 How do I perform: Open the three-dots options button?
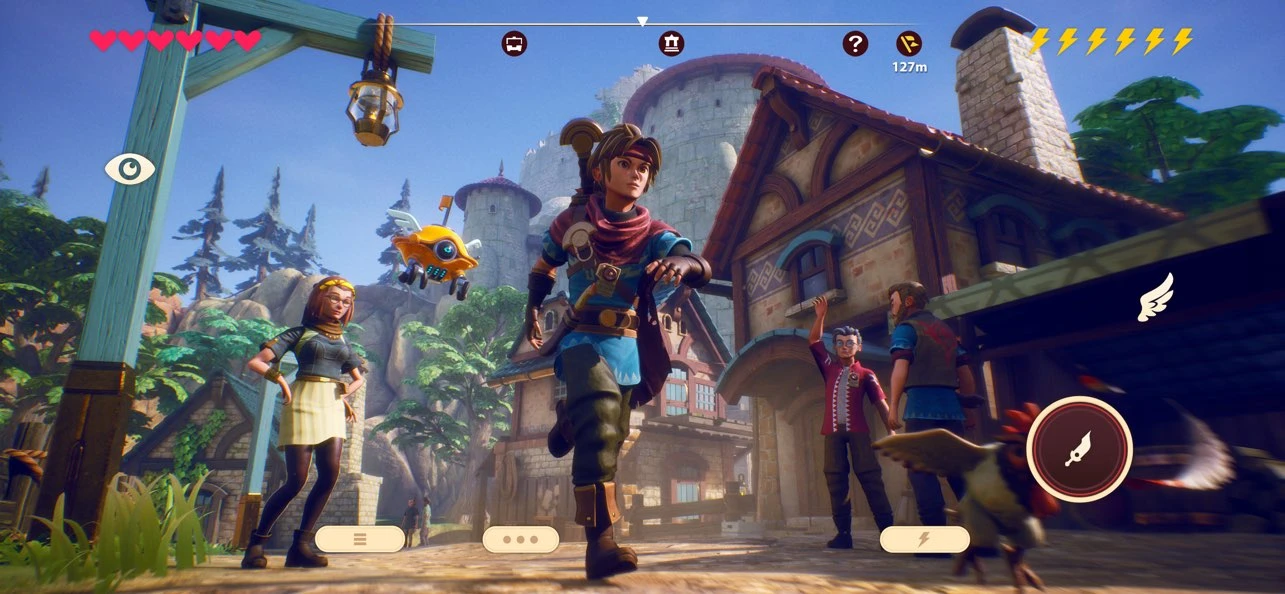(x=520, y=539)
